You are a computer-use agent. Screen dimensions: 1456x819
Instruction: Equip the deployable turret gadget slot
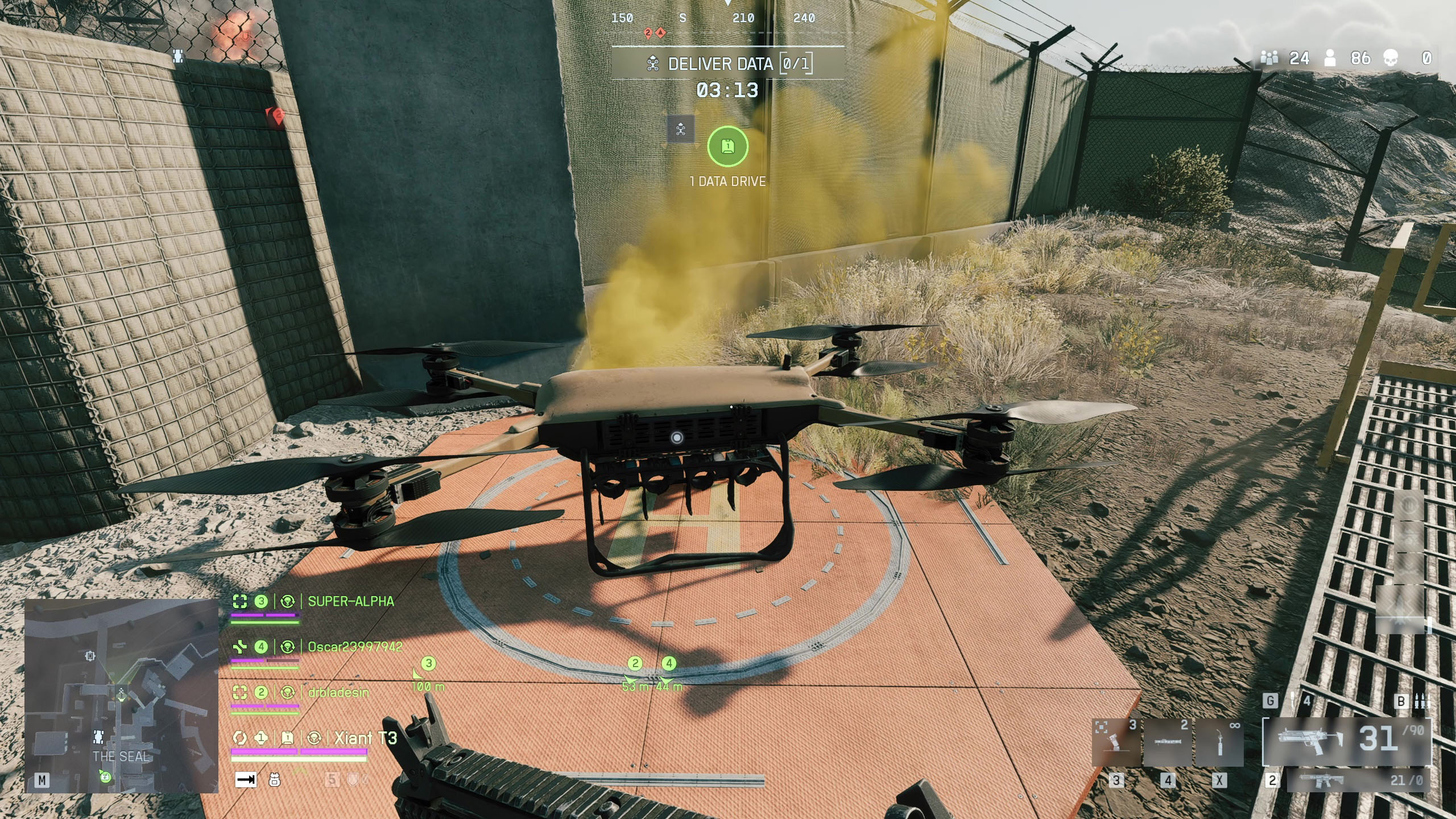coord(1116,742)
